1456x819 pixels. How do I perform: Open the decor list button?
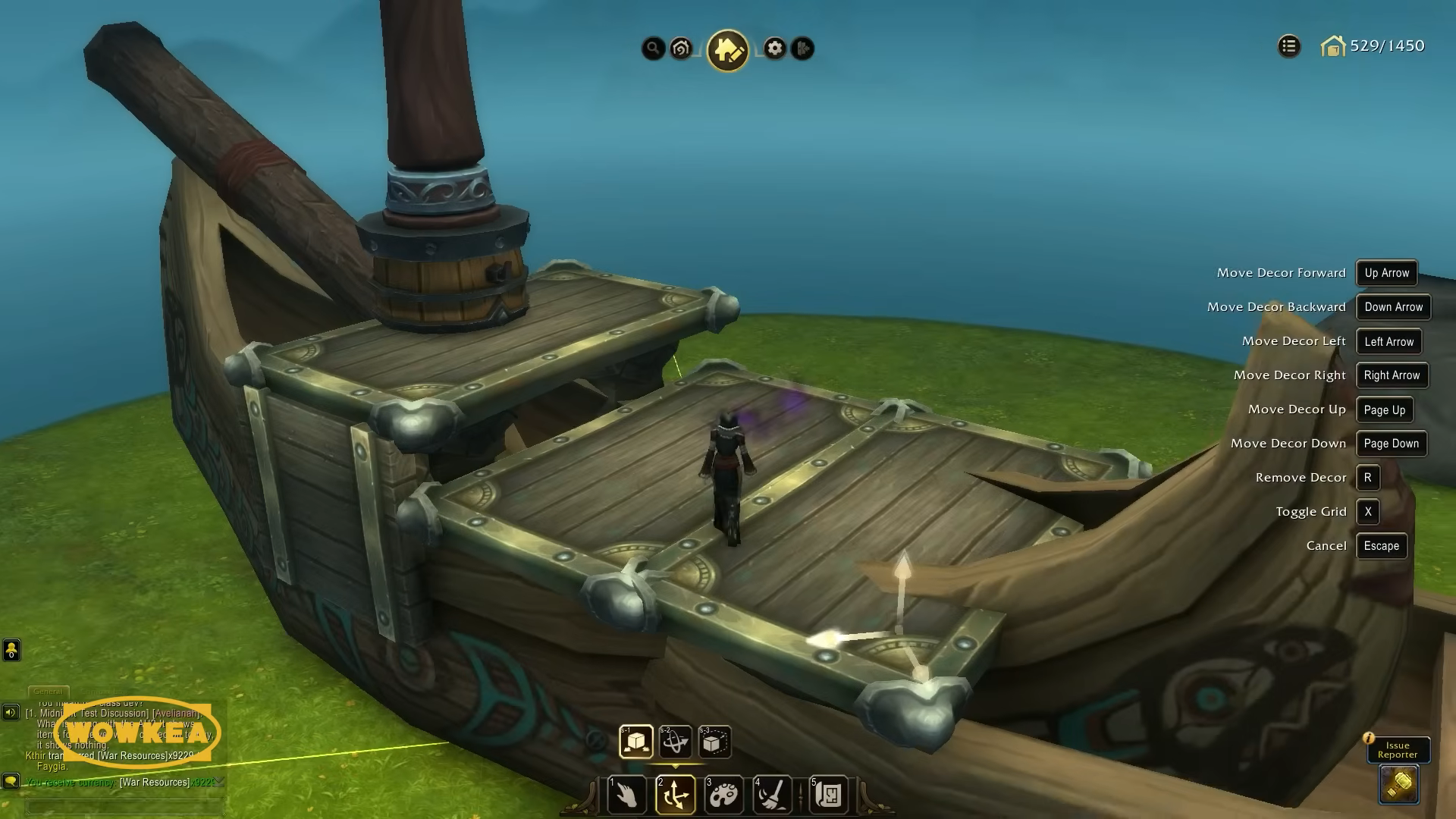tap(1288, 46)
